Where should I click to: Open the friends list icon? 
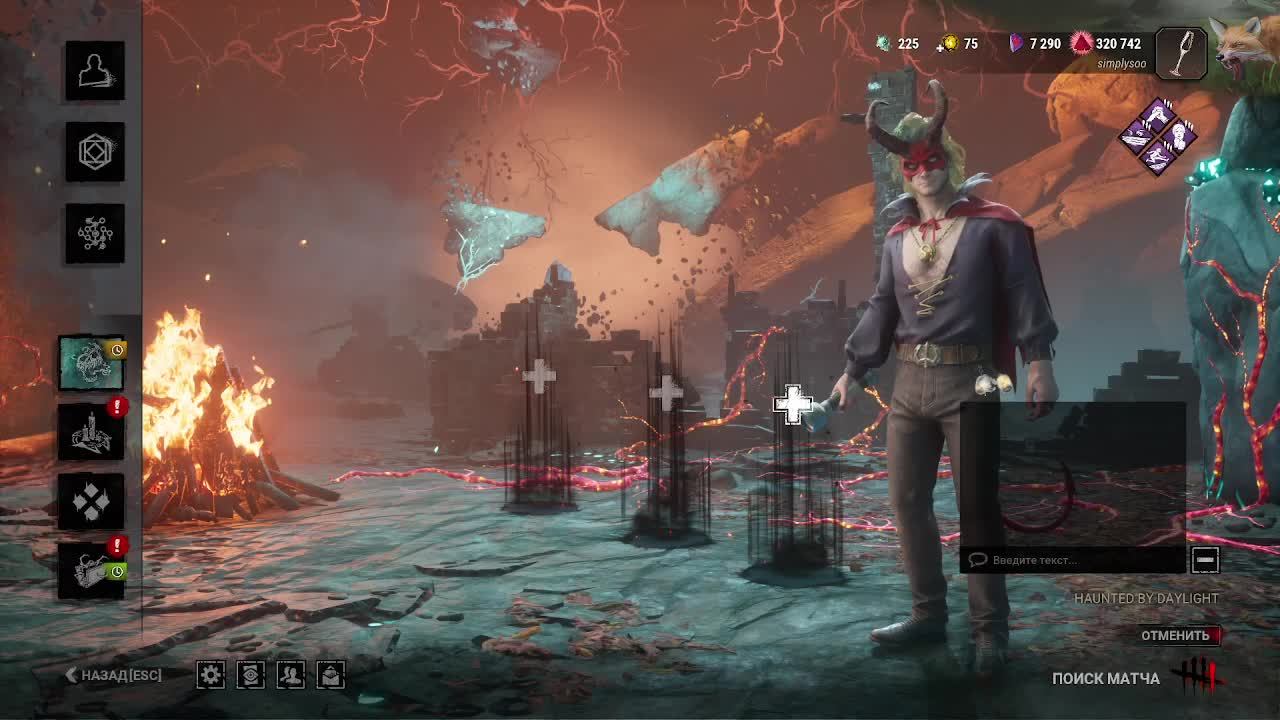[x=290, y=675]
